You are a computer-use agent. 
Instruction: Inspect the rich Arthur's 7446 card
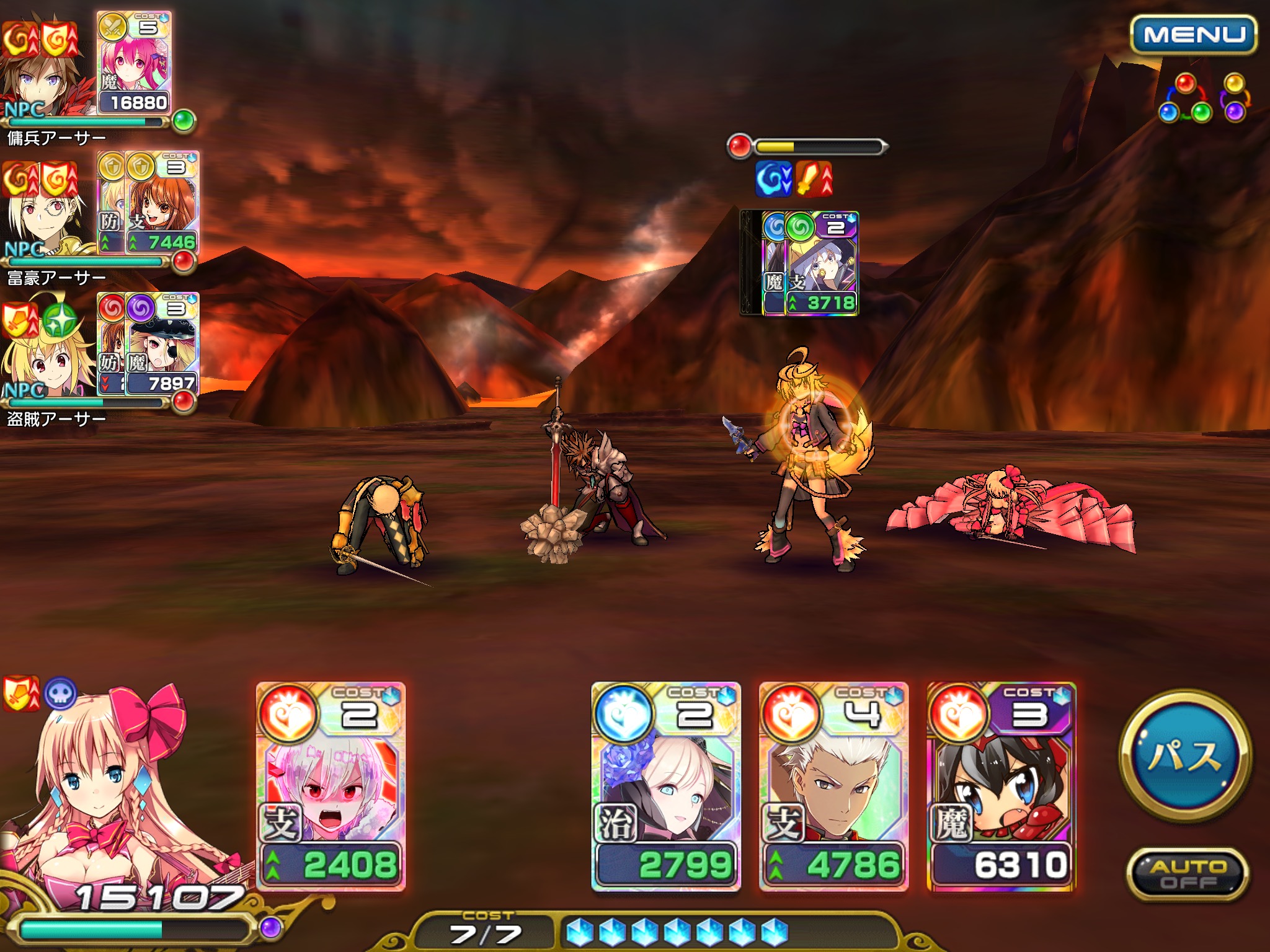point(161,203)
